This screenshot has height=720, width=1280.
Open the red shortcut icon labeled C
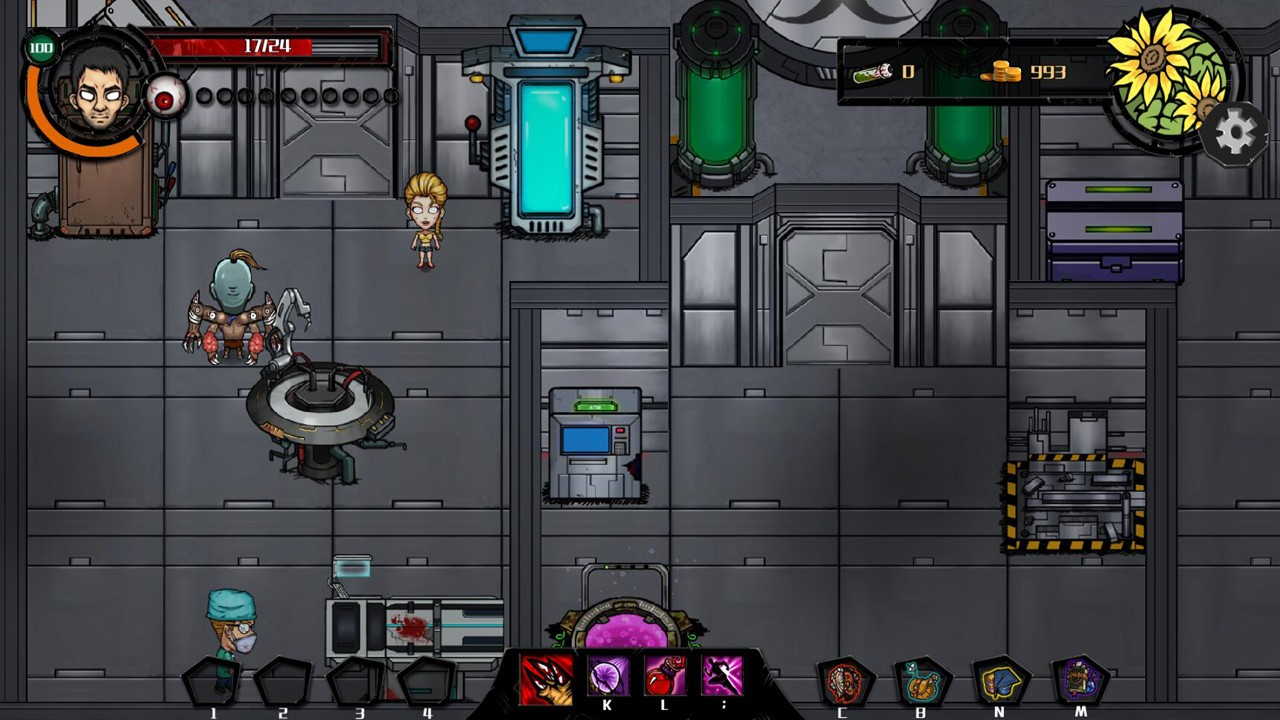[x=843, y=682]
